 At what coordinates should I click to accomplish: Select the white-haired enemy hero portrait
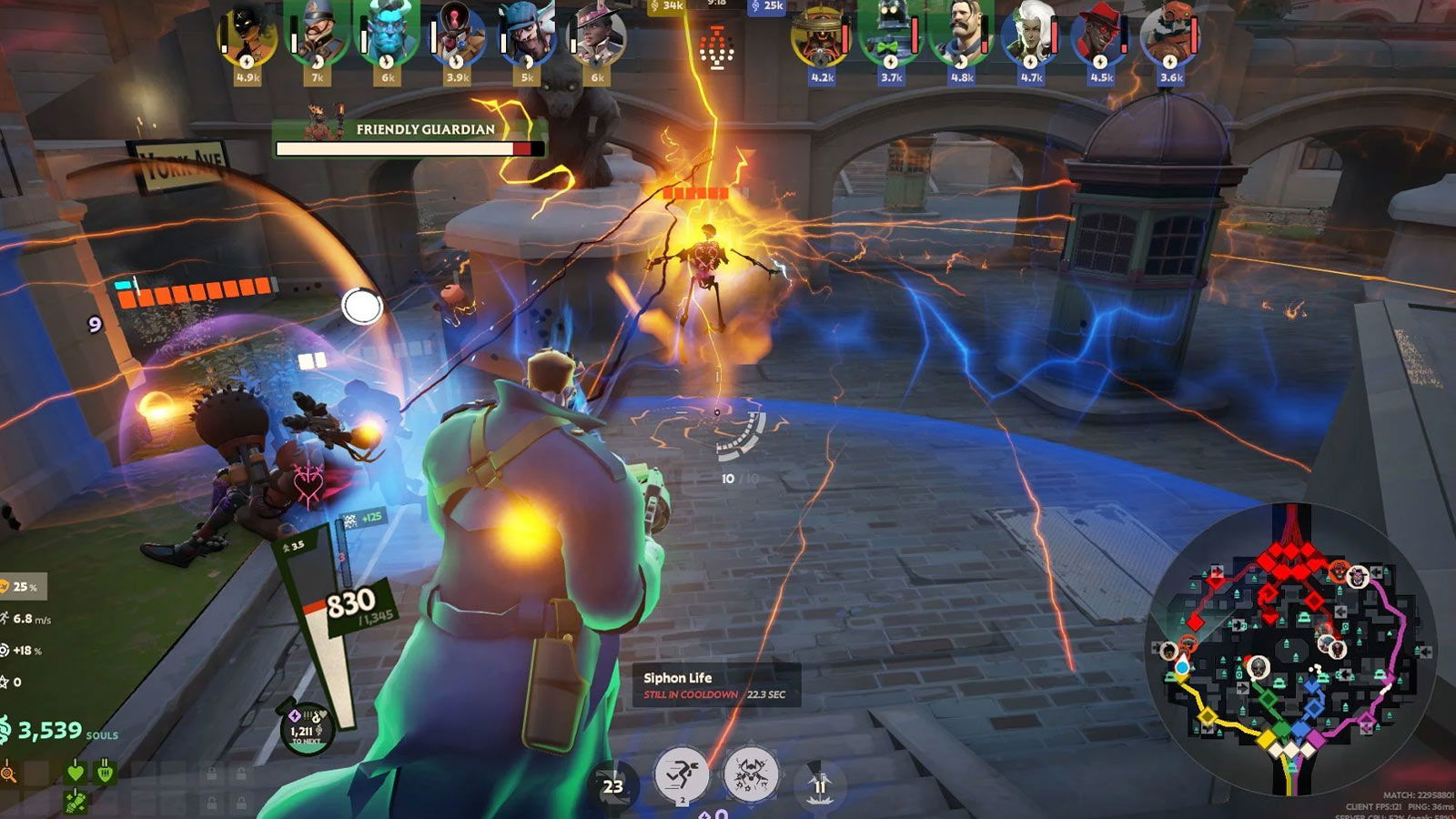pos(1029,35)
